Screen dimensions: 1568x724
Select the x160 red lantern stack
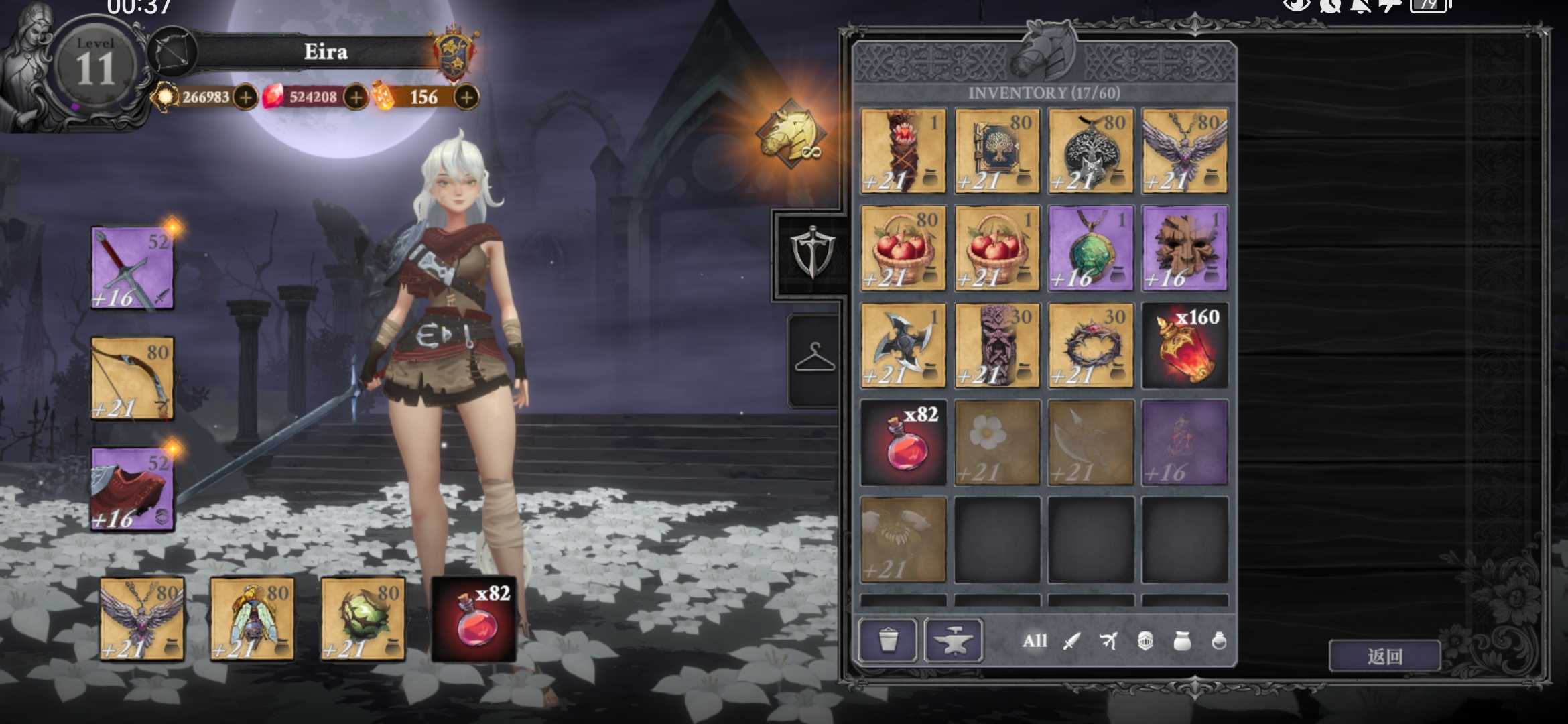pos(1185,345)
